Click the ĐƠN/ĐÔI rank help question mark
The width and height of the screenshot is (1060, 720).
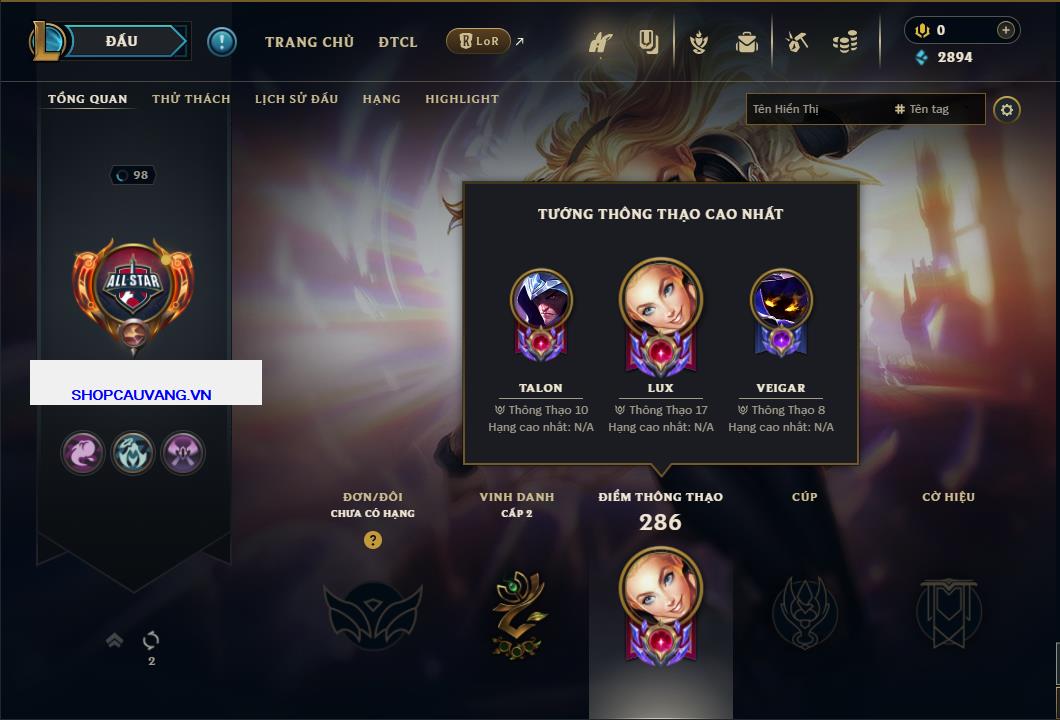(x=373, y=540)
